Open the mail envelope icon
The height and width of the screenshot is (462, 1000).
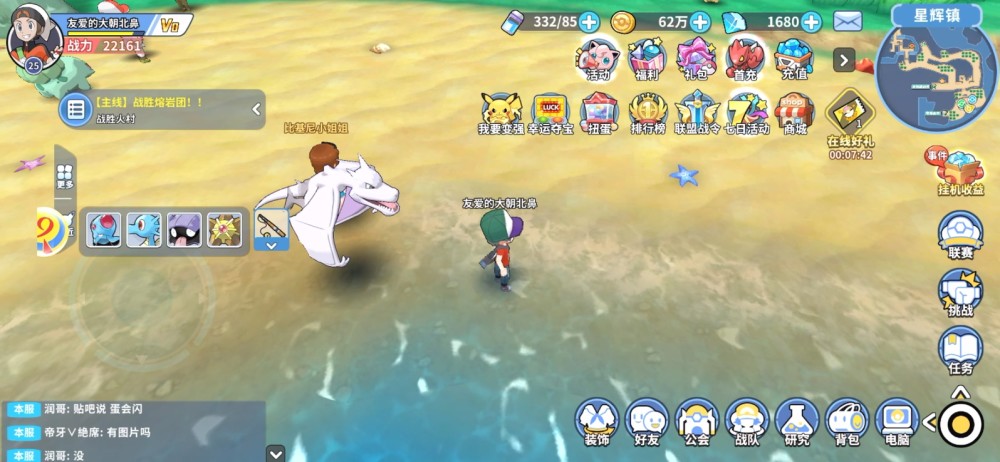(x=848, y=21)
